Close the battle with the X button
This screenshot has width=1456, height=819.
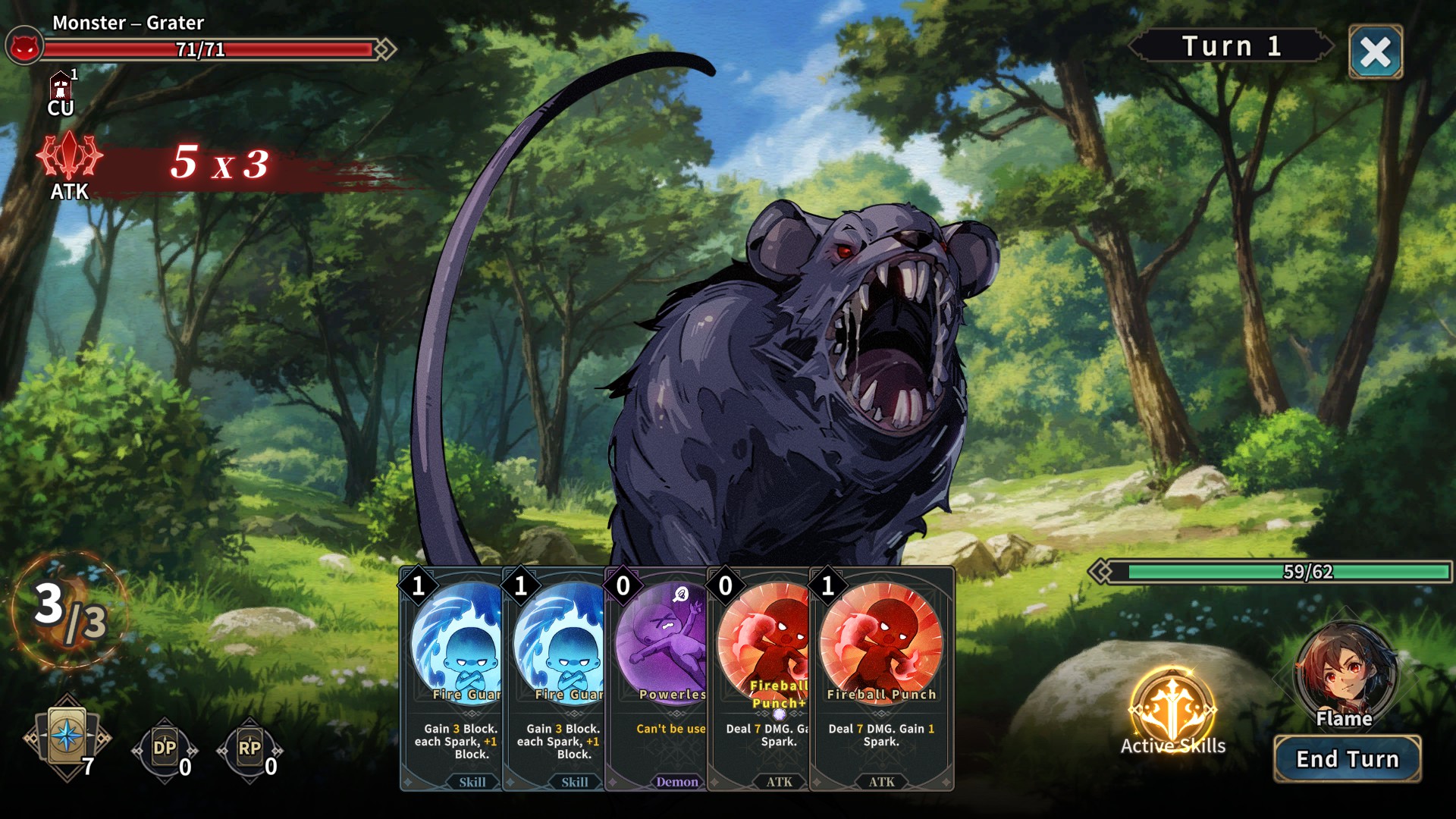click(1375, 52)
